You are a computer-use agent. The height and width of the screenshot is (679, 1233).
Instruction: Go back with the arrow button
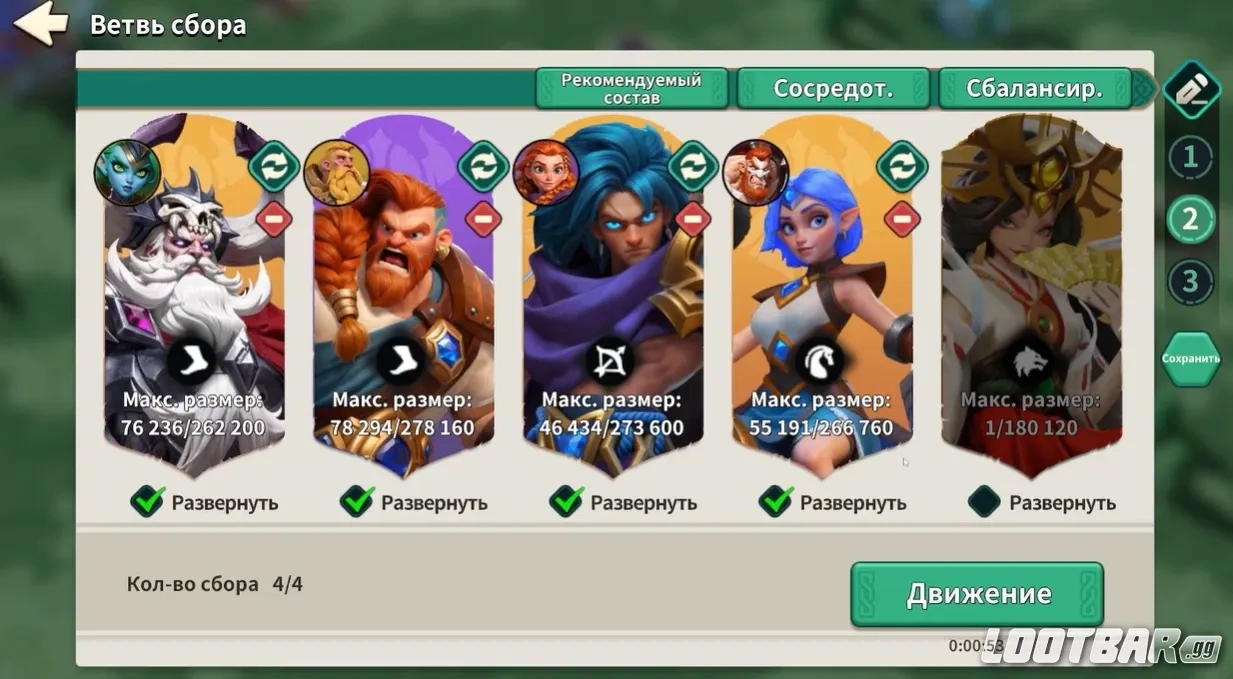[x=41, y=24]
